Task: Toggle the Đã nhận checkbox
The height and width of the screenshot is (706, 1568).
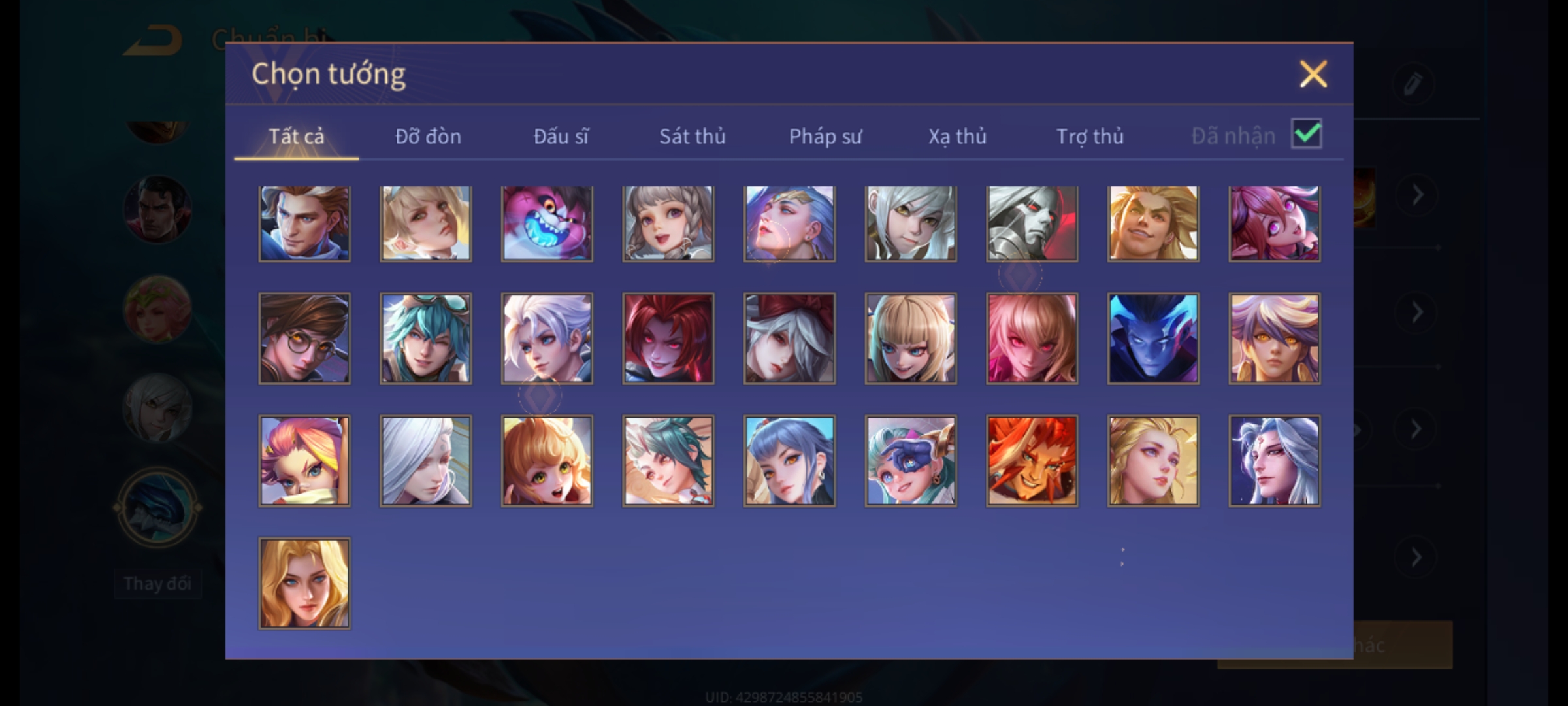Action: (x=1306, y=135)
